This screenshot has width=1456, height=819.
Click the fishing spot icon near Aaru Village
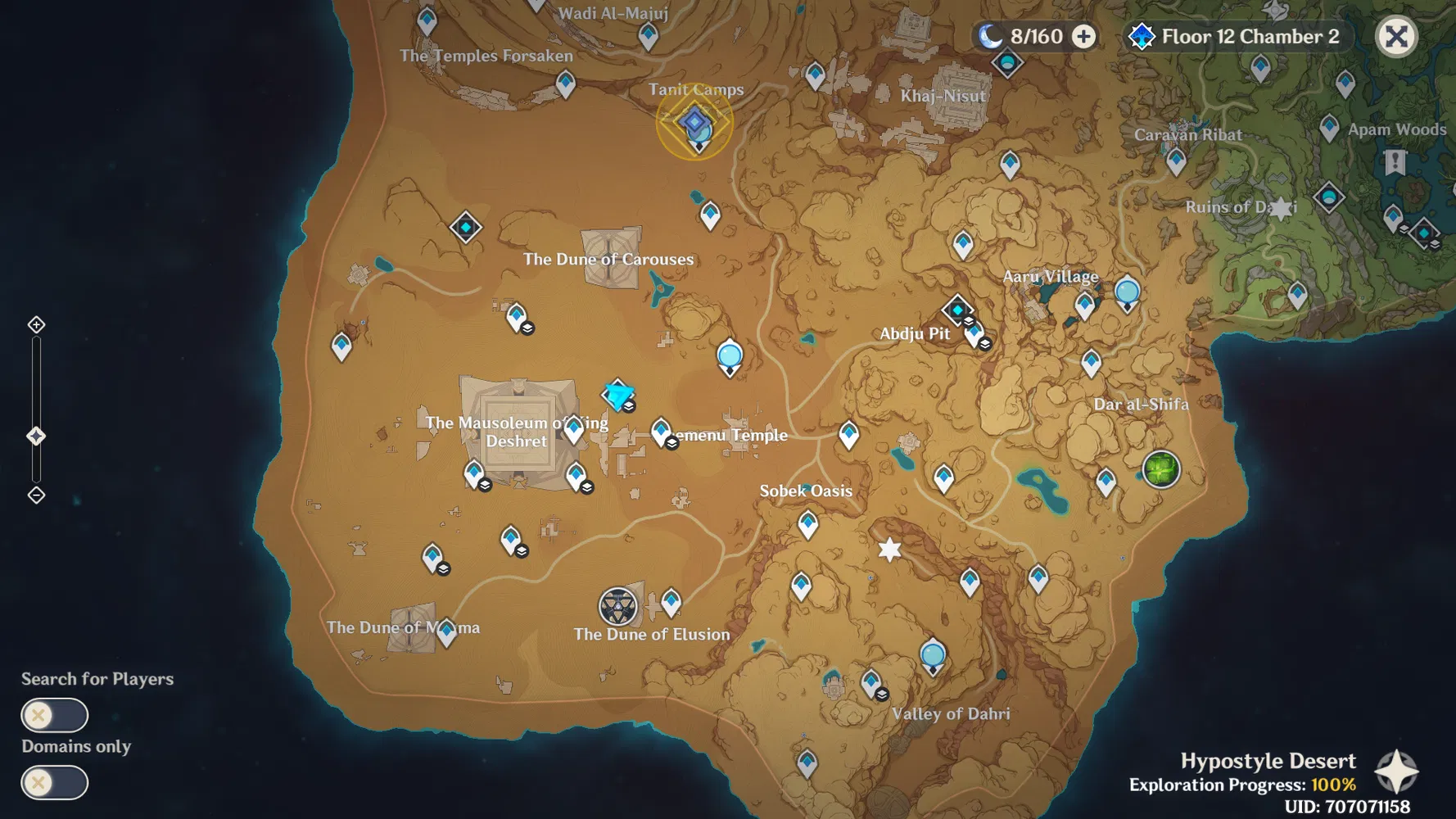(1128, 291)
